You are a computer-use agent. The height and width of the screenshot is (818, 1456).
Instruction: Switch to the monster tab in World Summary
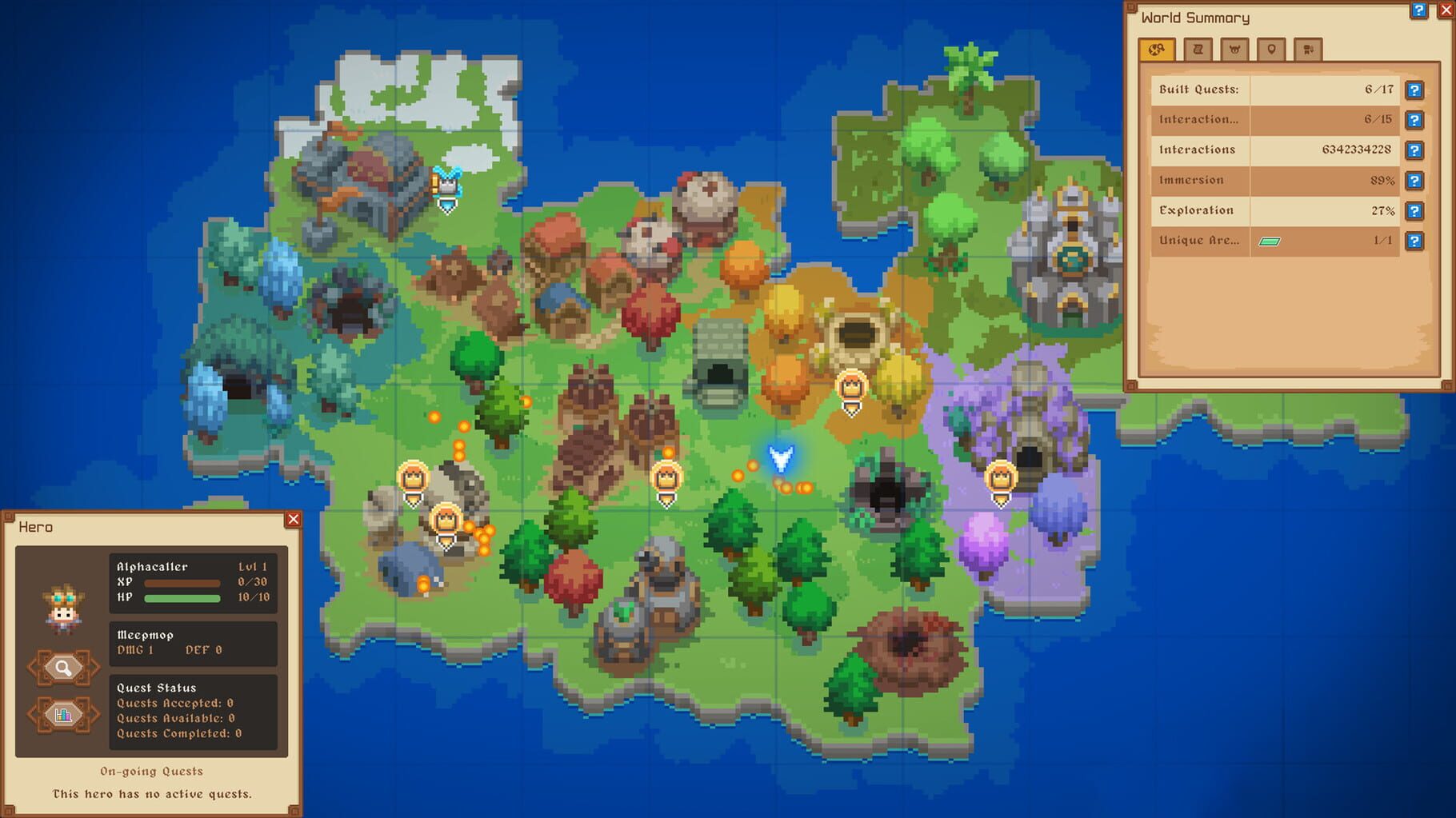point(1235,49)
